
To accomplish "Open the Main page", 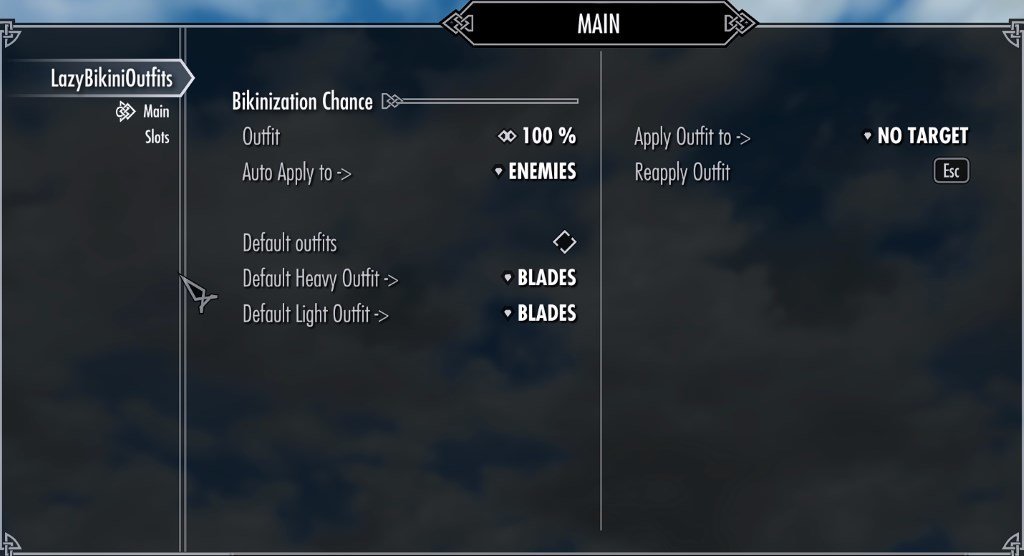I will [x=155, y=112].
